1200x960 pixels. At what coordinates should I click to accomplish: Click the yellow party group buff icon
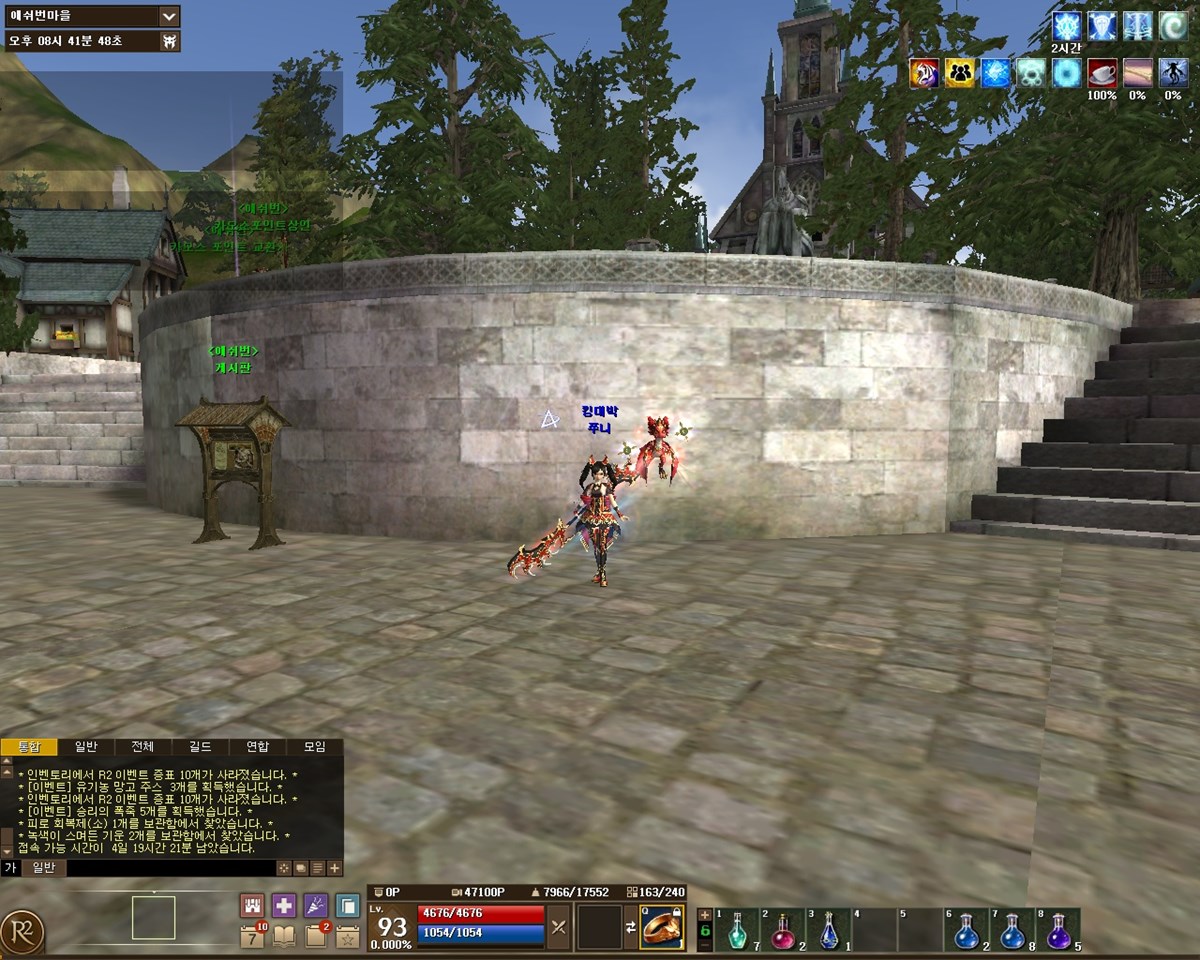pos(960,73)
